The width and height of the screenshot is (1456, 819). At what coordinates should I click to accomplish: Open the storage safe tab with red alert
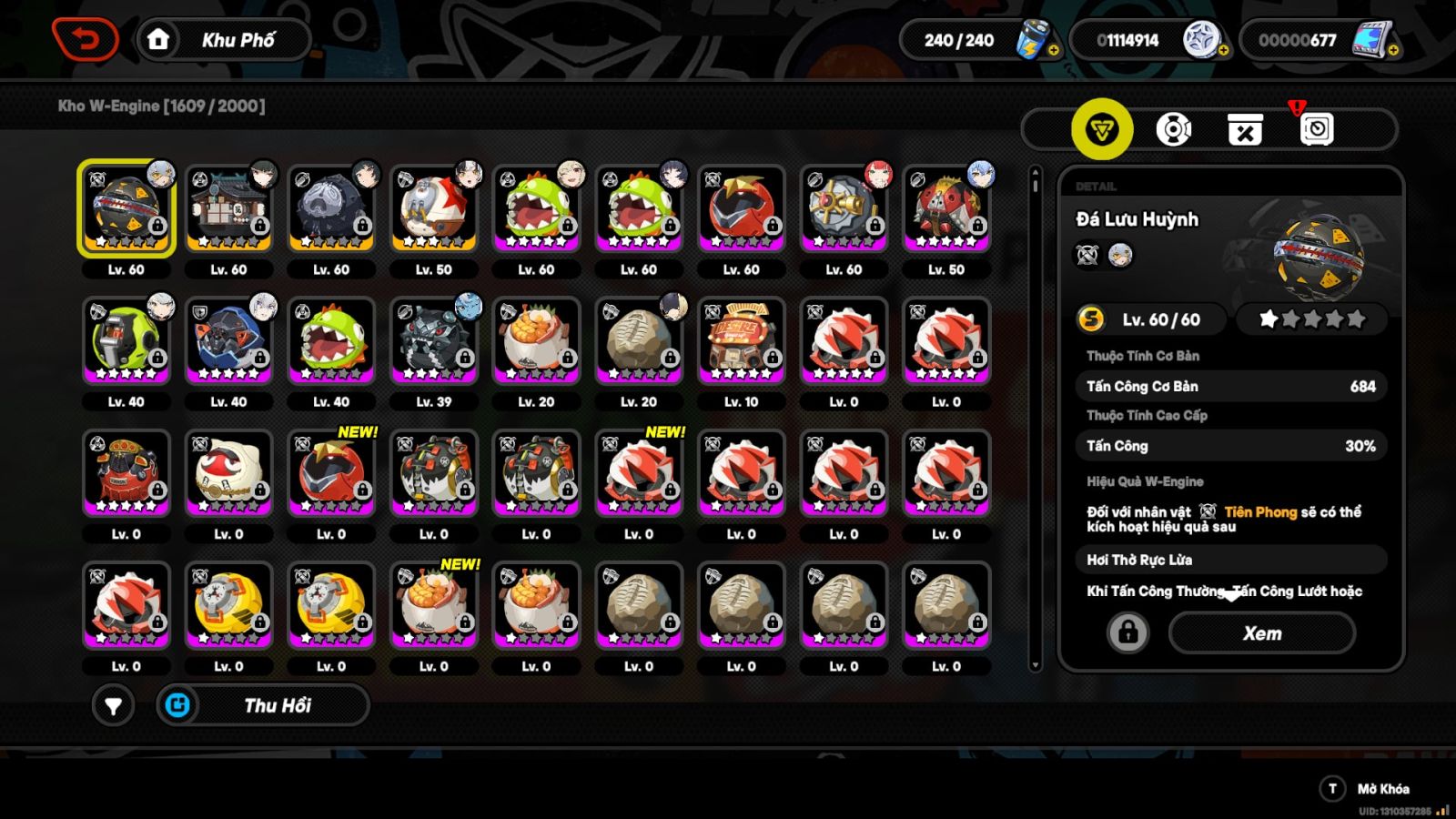(x=1316, y=128)
